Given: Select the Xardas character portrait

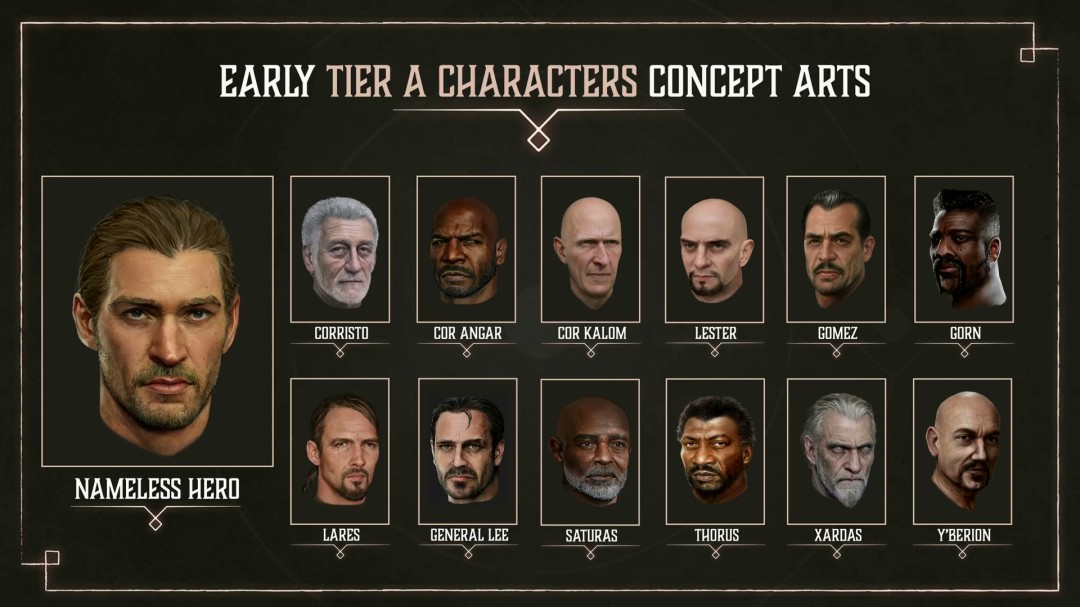Looking at the screenshot, I should click(x=837, y=451).
